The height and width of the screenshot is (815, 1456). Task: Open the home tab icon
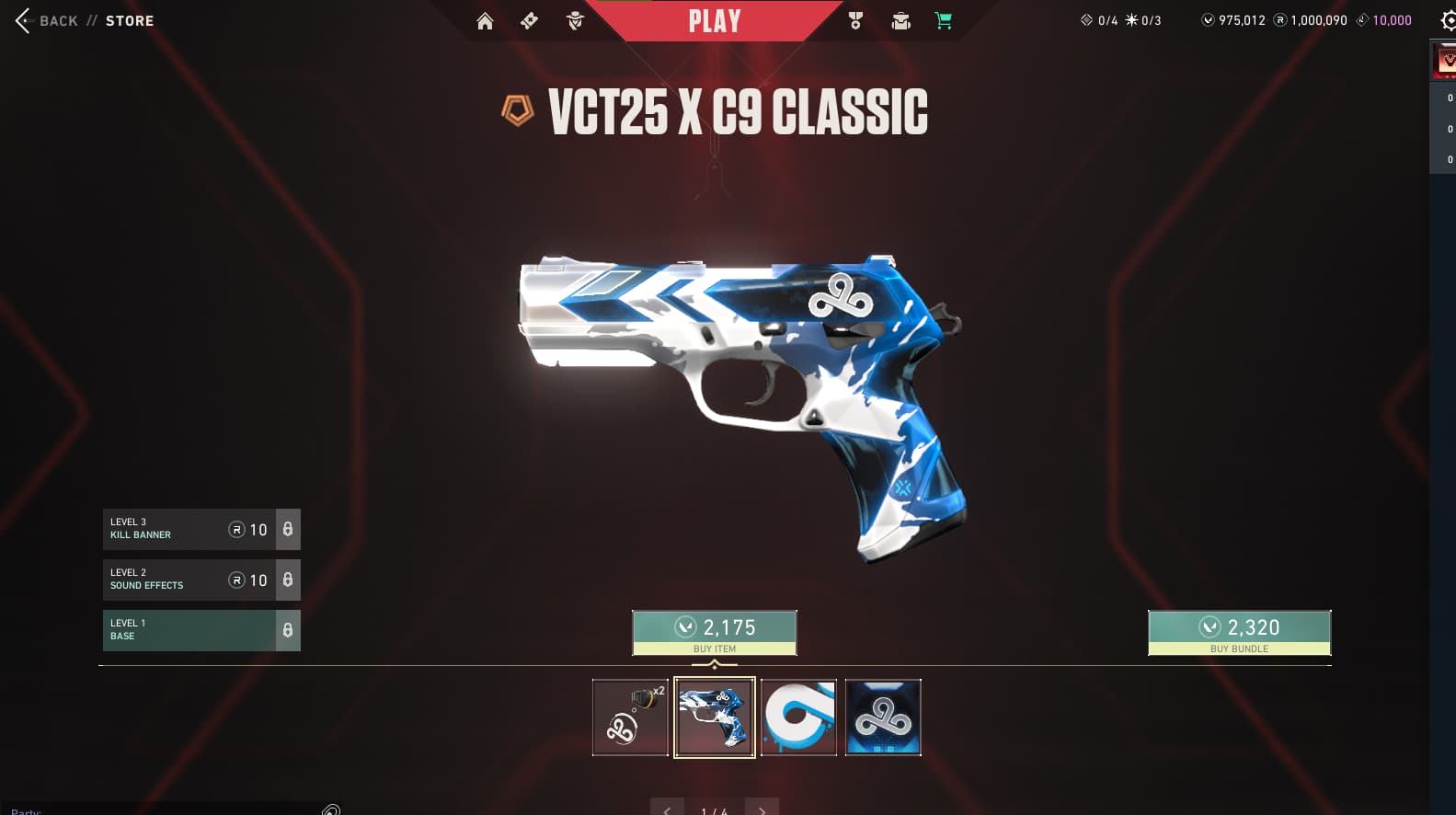(485, 21)
